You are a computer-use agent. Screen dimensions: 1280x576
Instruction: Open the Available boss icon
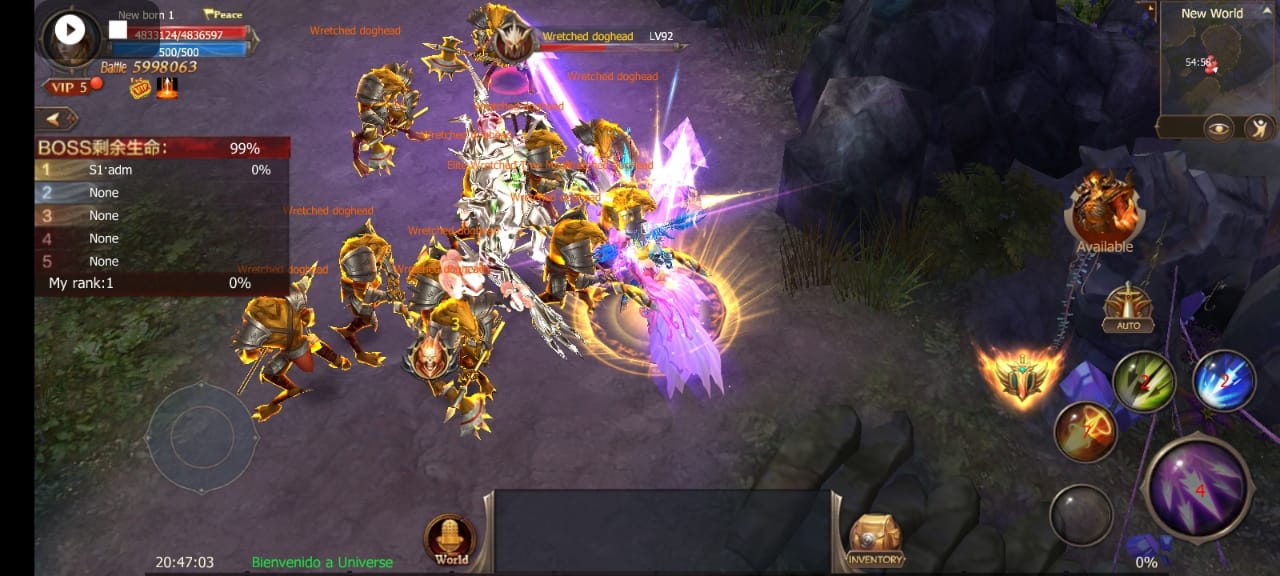pos(1104,211)
